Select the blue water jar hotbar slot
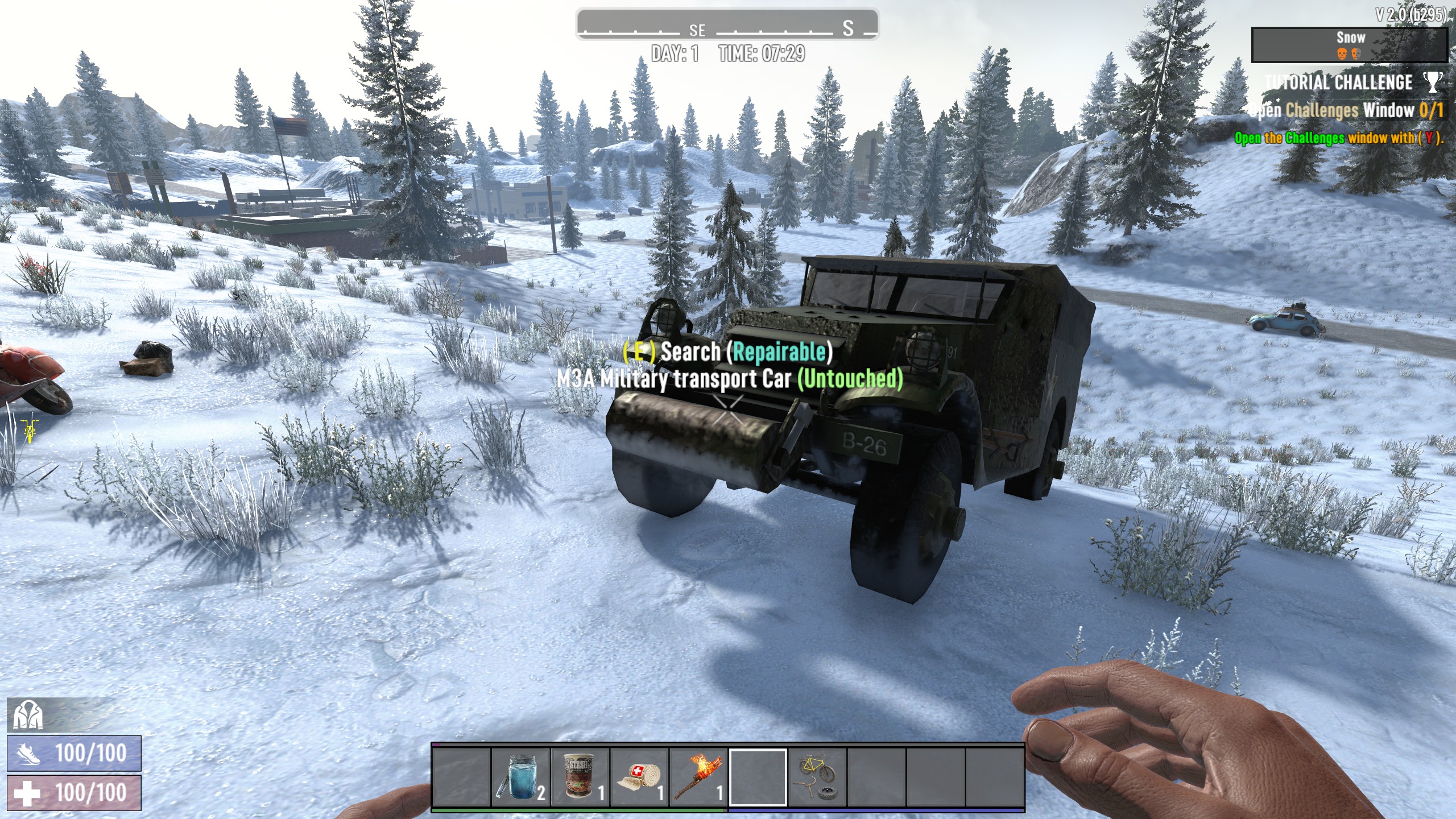1456x819 pixels. pos(520,777)
